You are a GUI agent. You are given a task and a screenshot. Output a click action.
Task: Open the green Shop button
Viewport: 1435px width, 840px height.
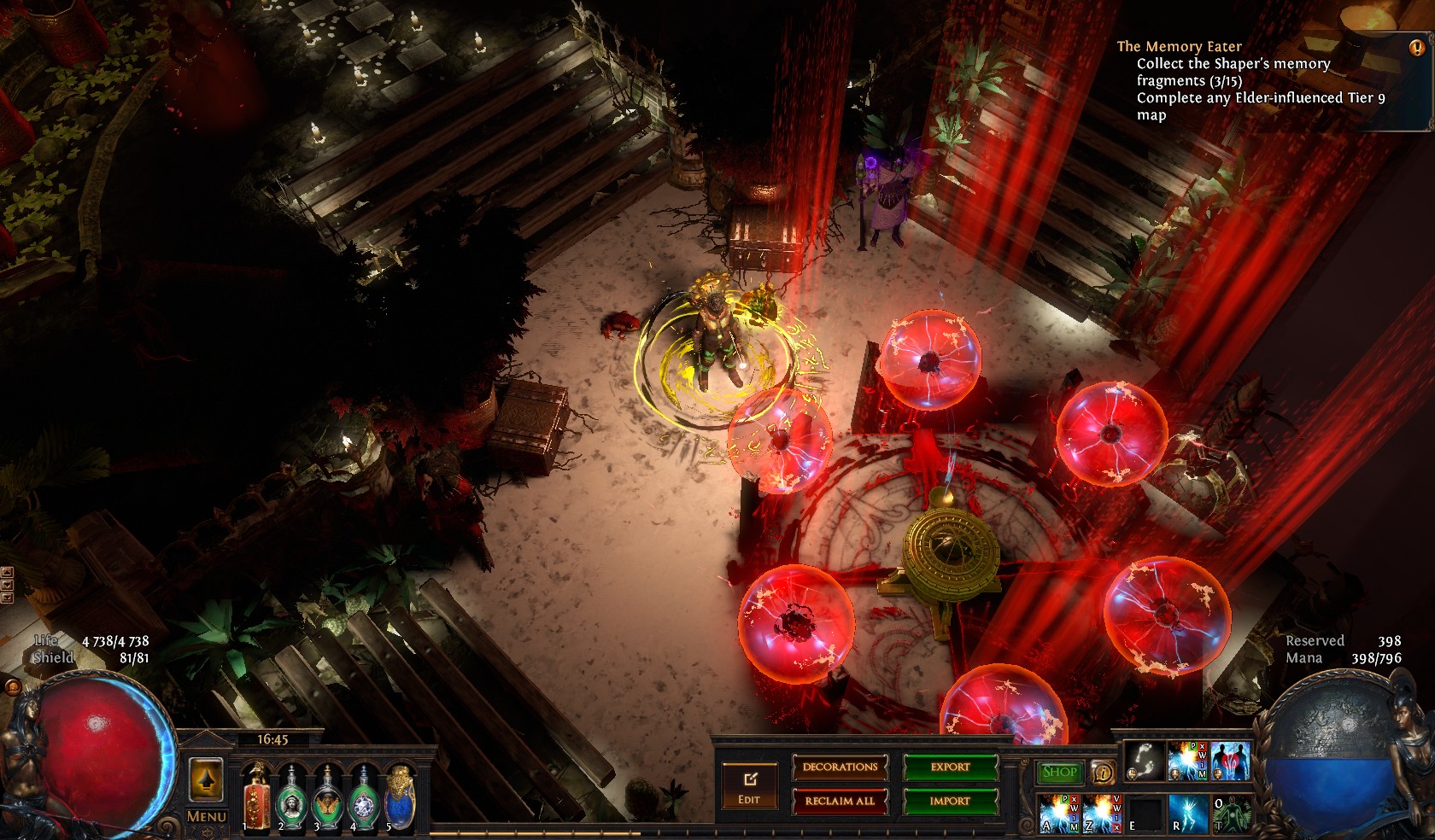coord(1059,772)
